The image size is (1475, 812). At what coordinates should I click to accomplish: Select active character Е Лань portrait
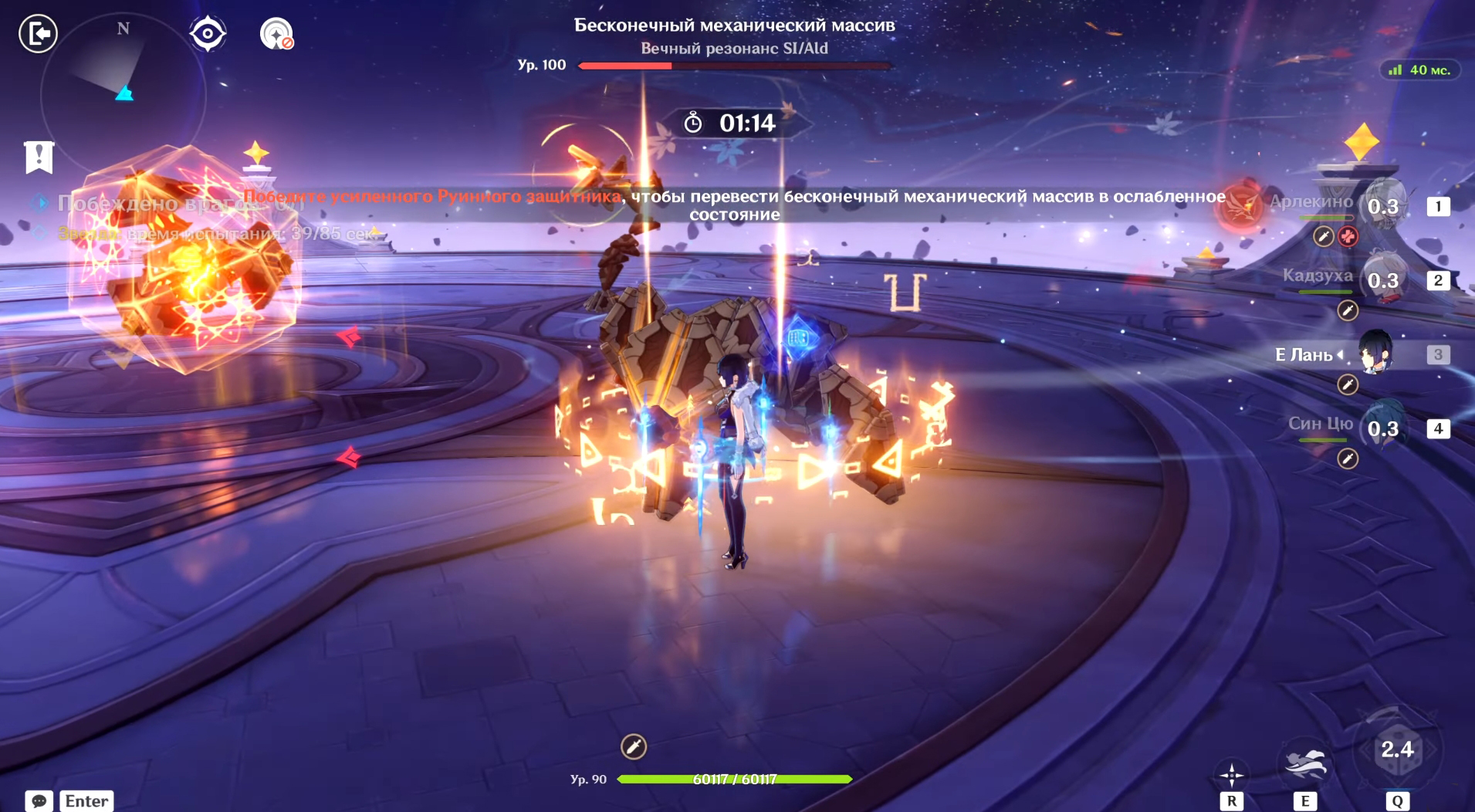tap(1375, 354)
